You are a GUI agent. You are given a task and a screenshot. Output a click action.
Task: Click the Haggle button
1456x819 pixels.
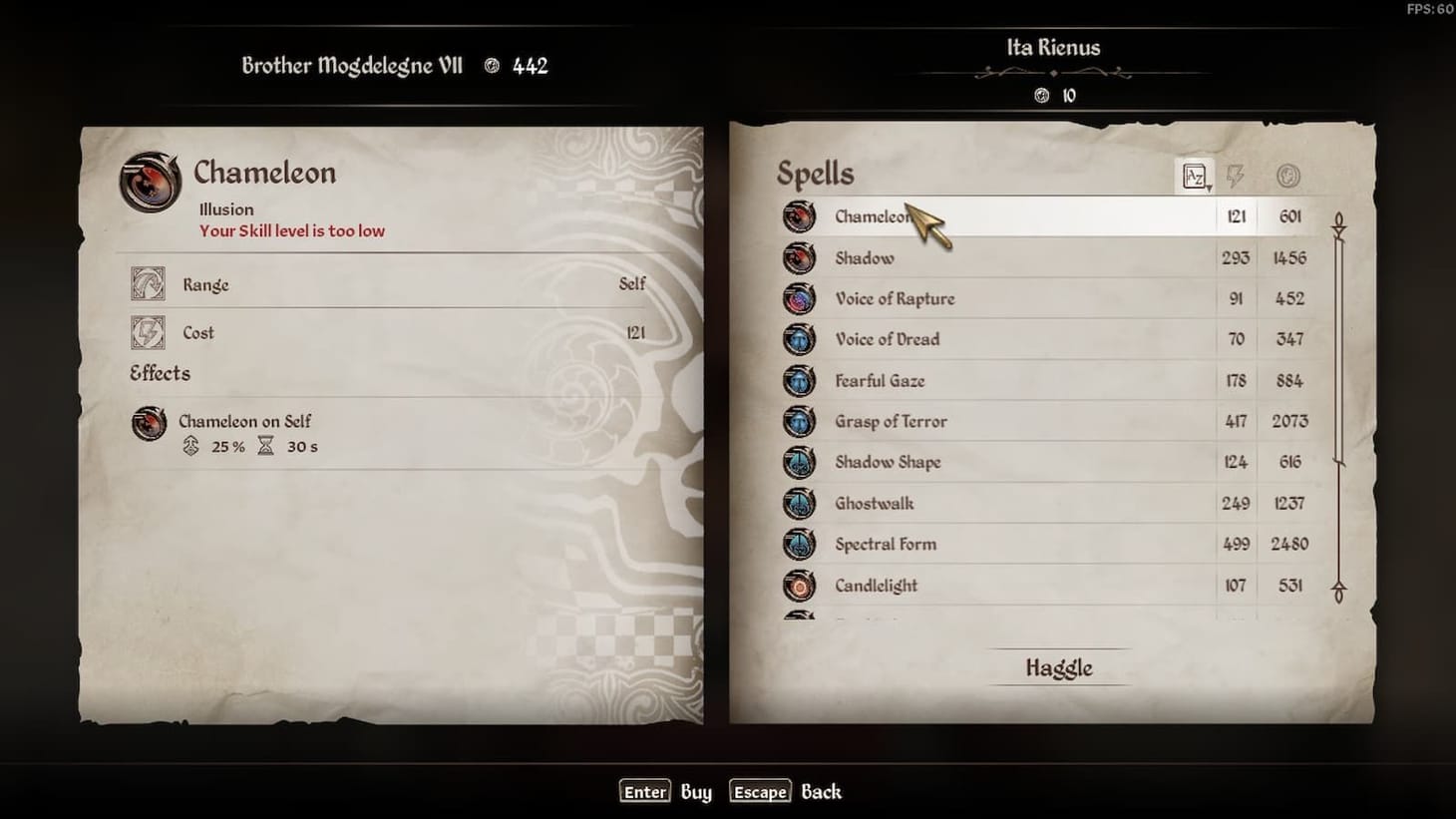point(1060,667)
